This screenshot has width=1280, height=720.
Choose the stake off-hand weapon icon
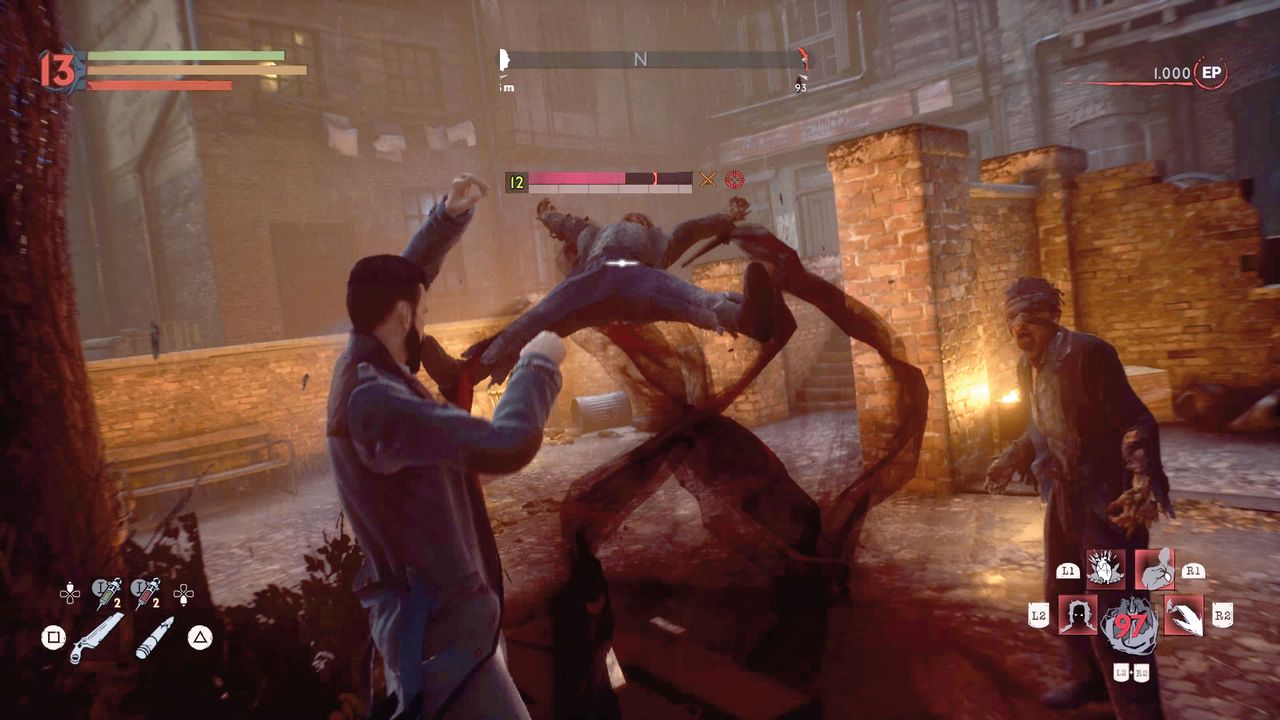[155, 638]
